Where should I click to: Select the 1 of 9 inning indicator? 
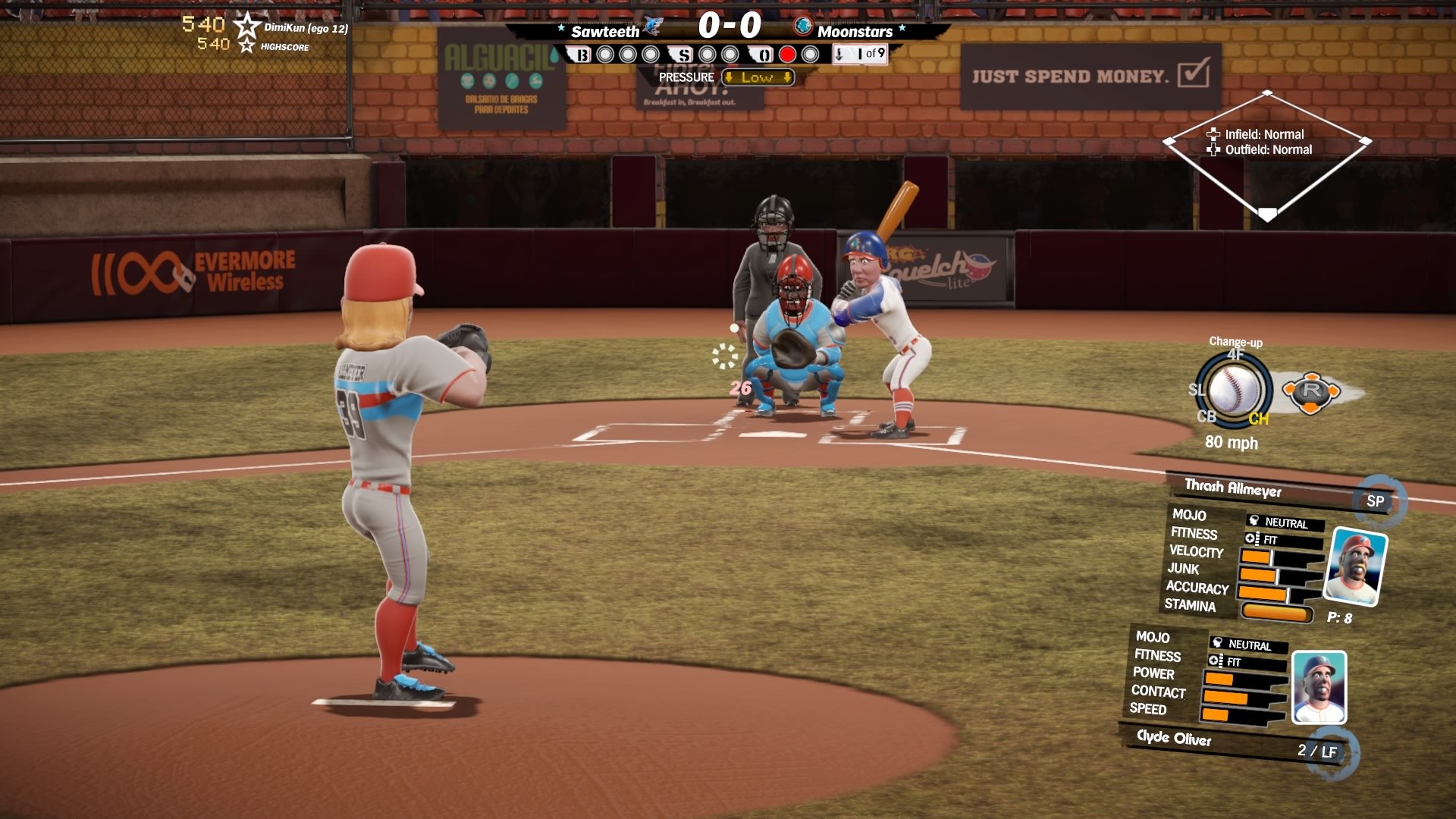pos(861,54)
